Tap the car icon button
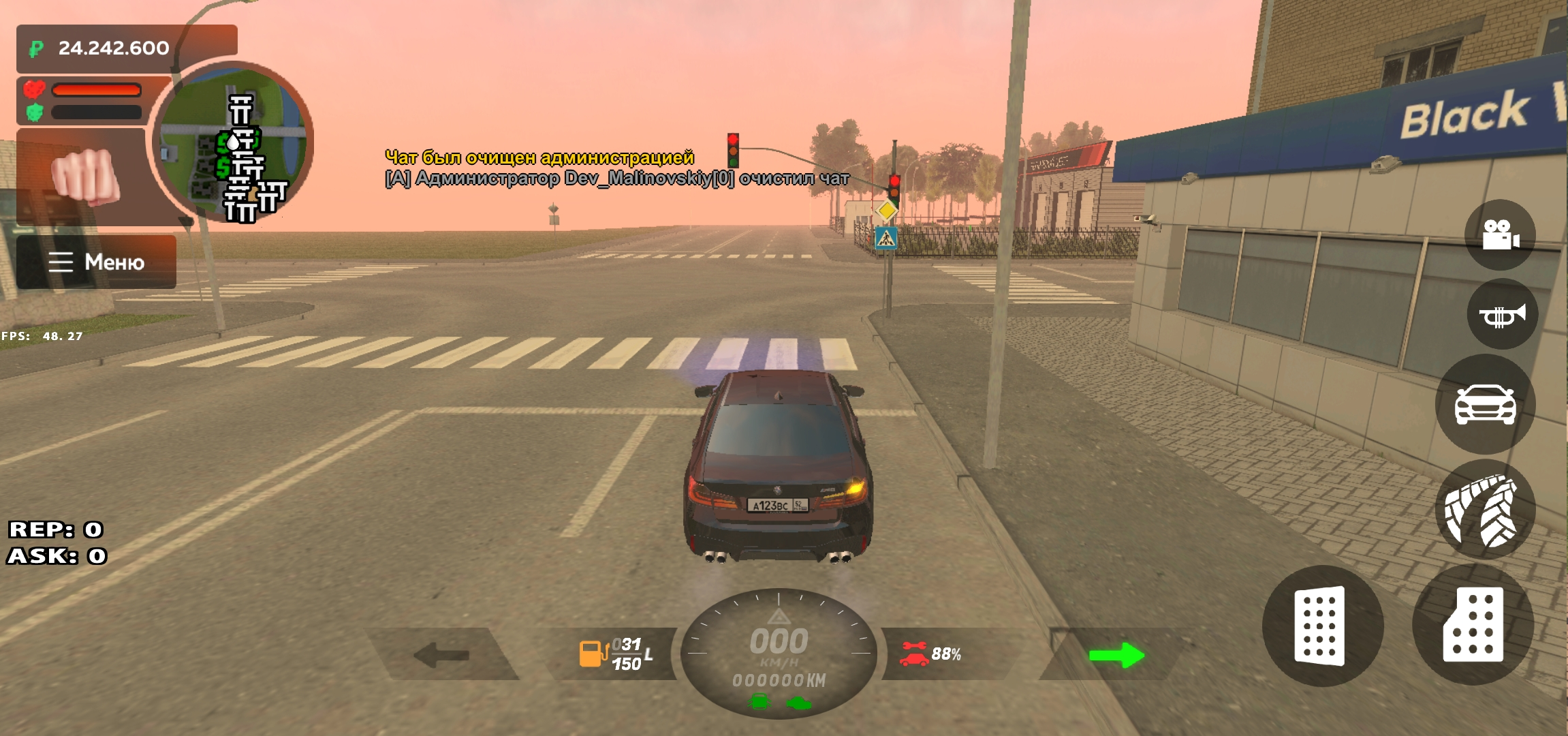This screenshot has height=736, width=1568. click(x=1485, y=403)
